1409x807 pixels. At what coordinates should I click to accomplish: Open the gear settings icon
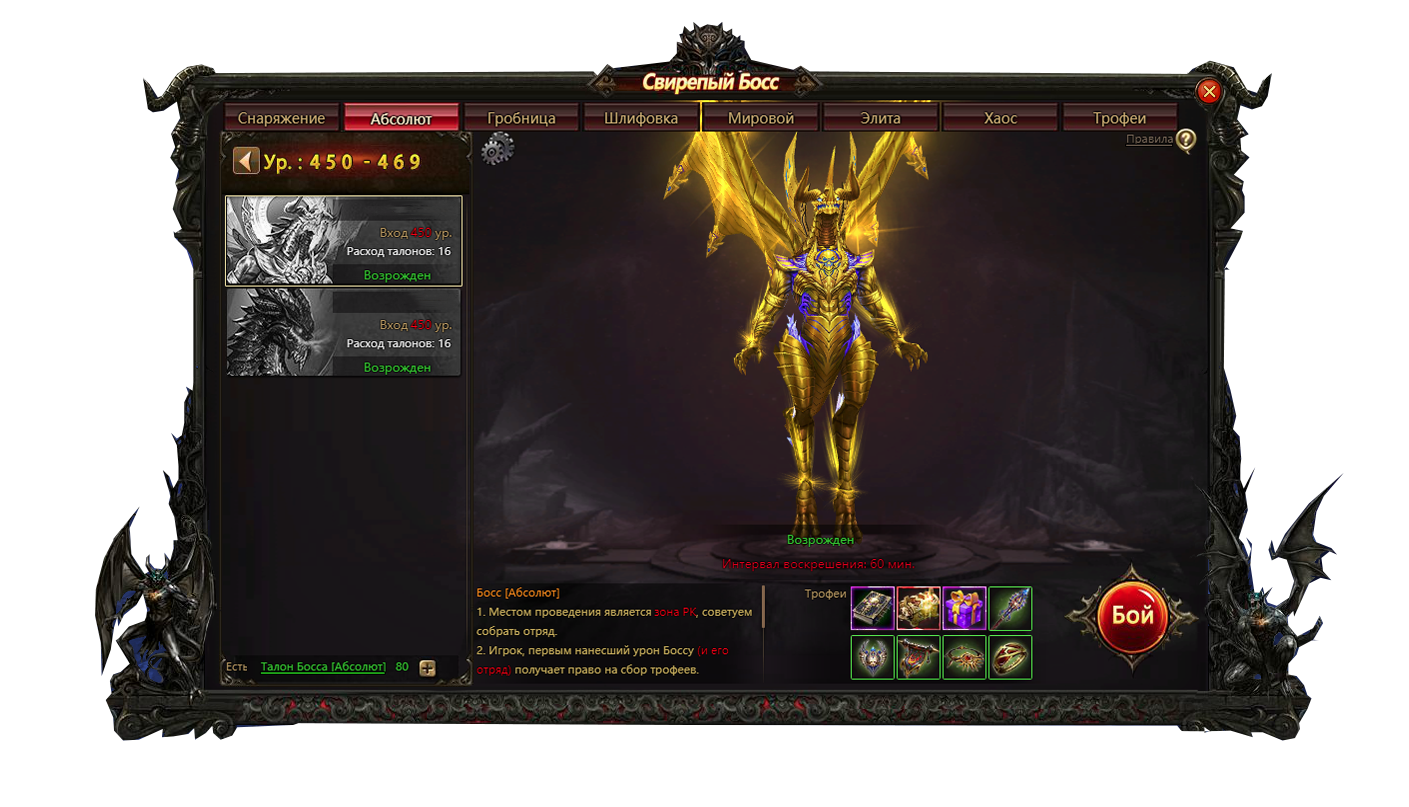click(x=496, y=149)
